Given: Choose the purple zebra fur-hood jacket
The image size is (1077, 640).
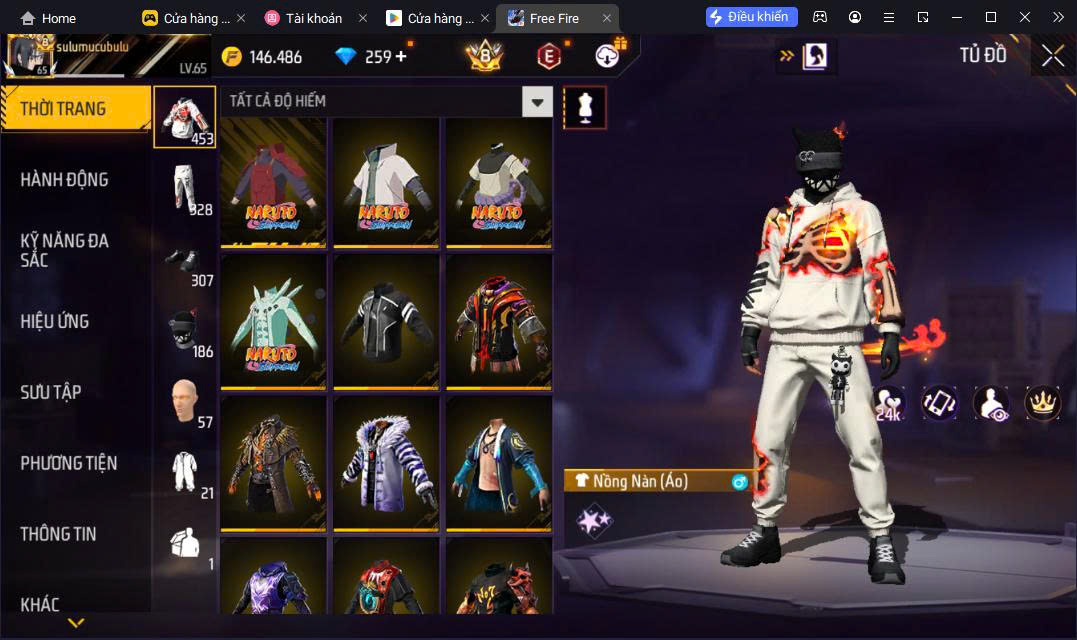Looking at the screenshot, I should click(x=386, y=462).
